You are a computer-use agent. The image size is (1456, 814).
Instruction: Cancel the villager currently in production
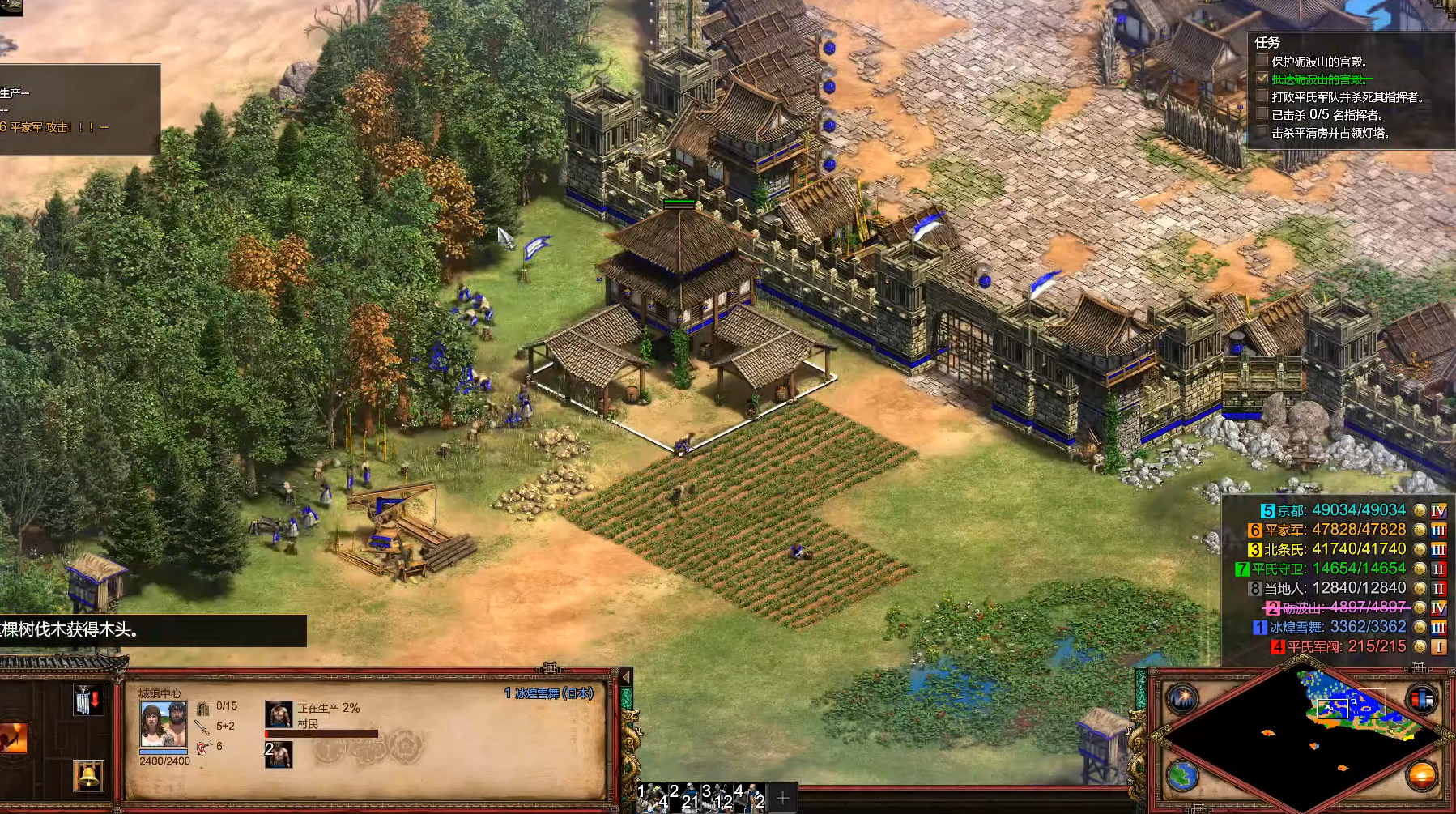(x=279, y=714)
